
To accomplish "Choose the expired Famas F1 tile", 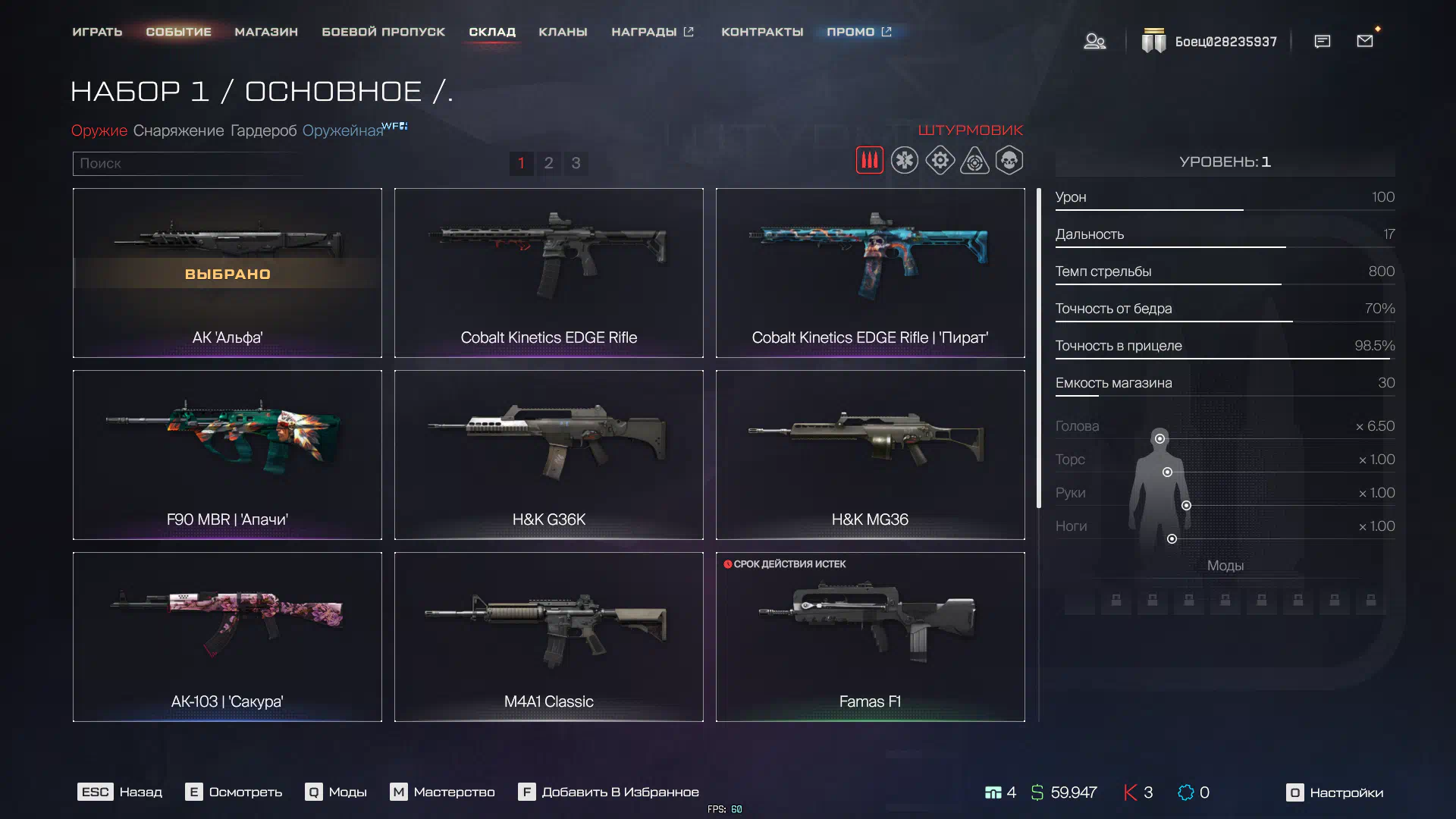I will coord(870,636).
